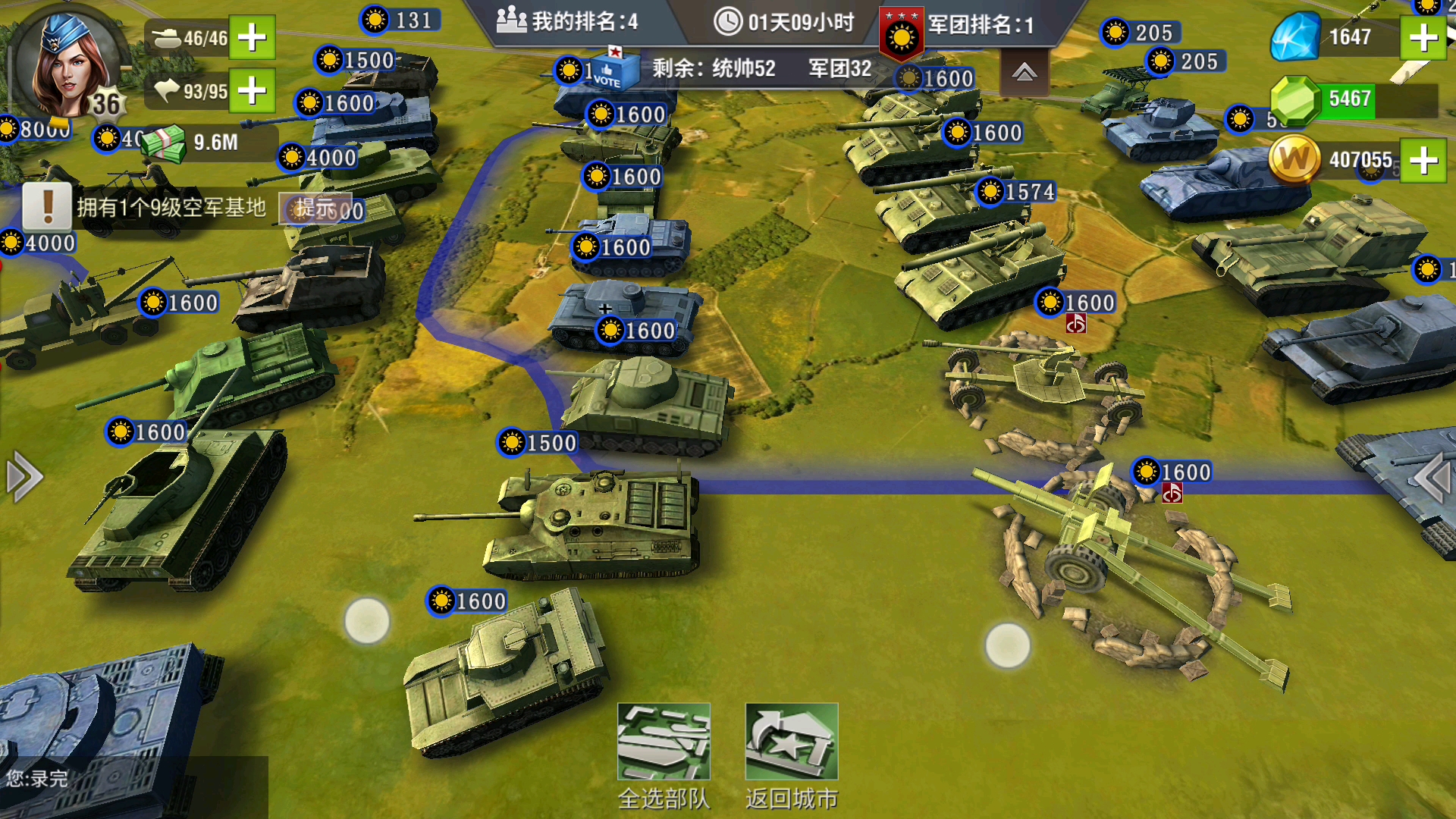Buy more blue diamonds with plus
The height and width of the screenshot is (819, 1456).
point(1423,37)
